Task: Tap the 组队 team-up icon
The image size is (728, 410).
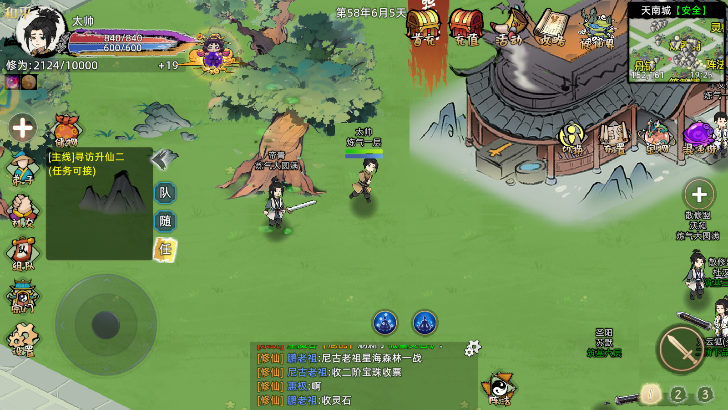Action: pyautogui.click(x=22, y=250)
